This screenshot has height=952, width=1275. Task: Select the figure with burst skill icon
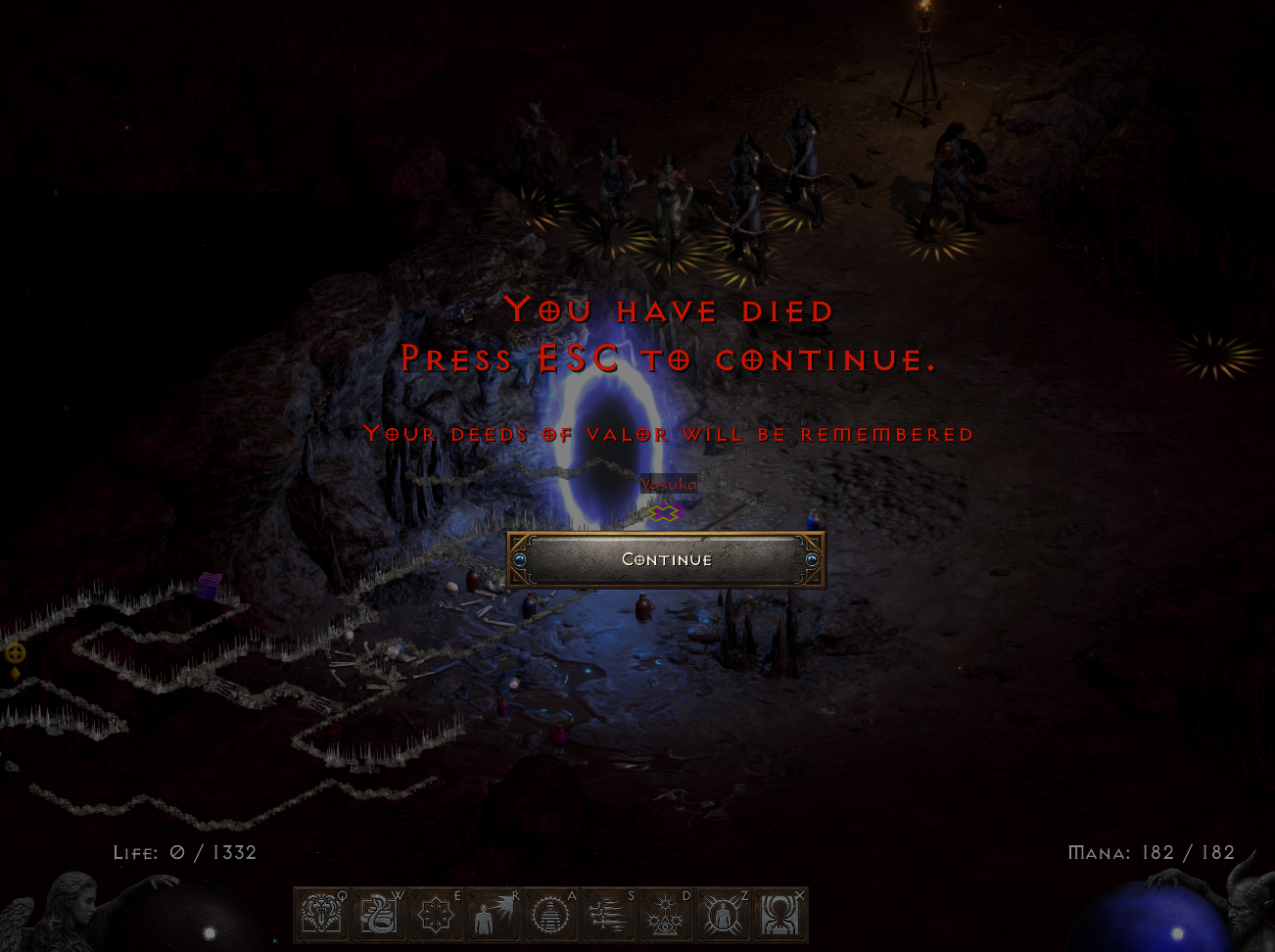pyautogui.click(x=494, y=916)
